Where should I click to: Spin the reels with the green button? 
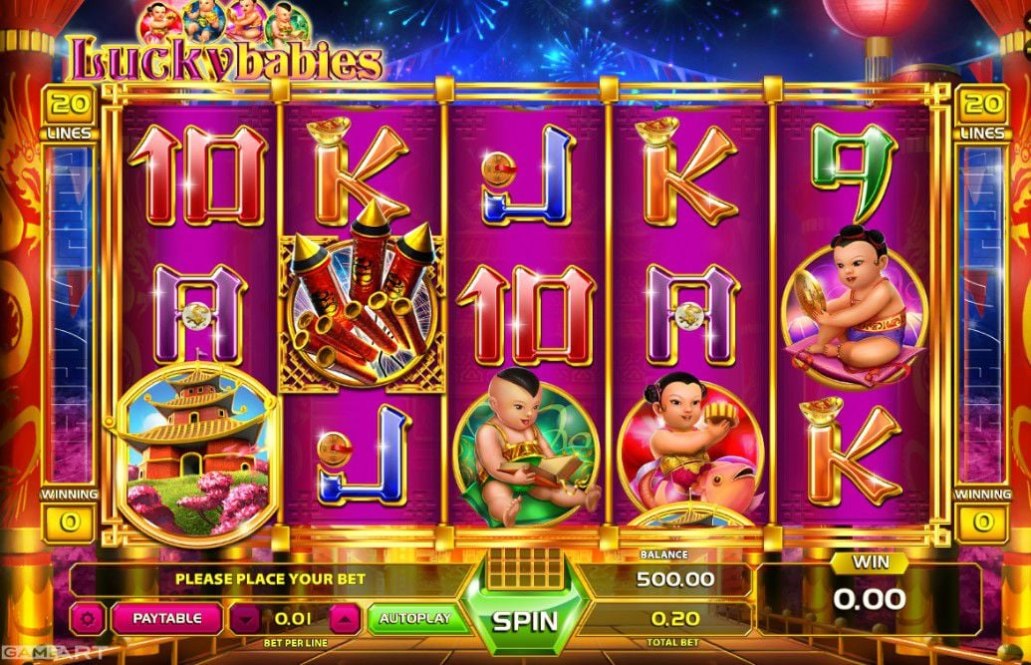(x=524, y=619)
